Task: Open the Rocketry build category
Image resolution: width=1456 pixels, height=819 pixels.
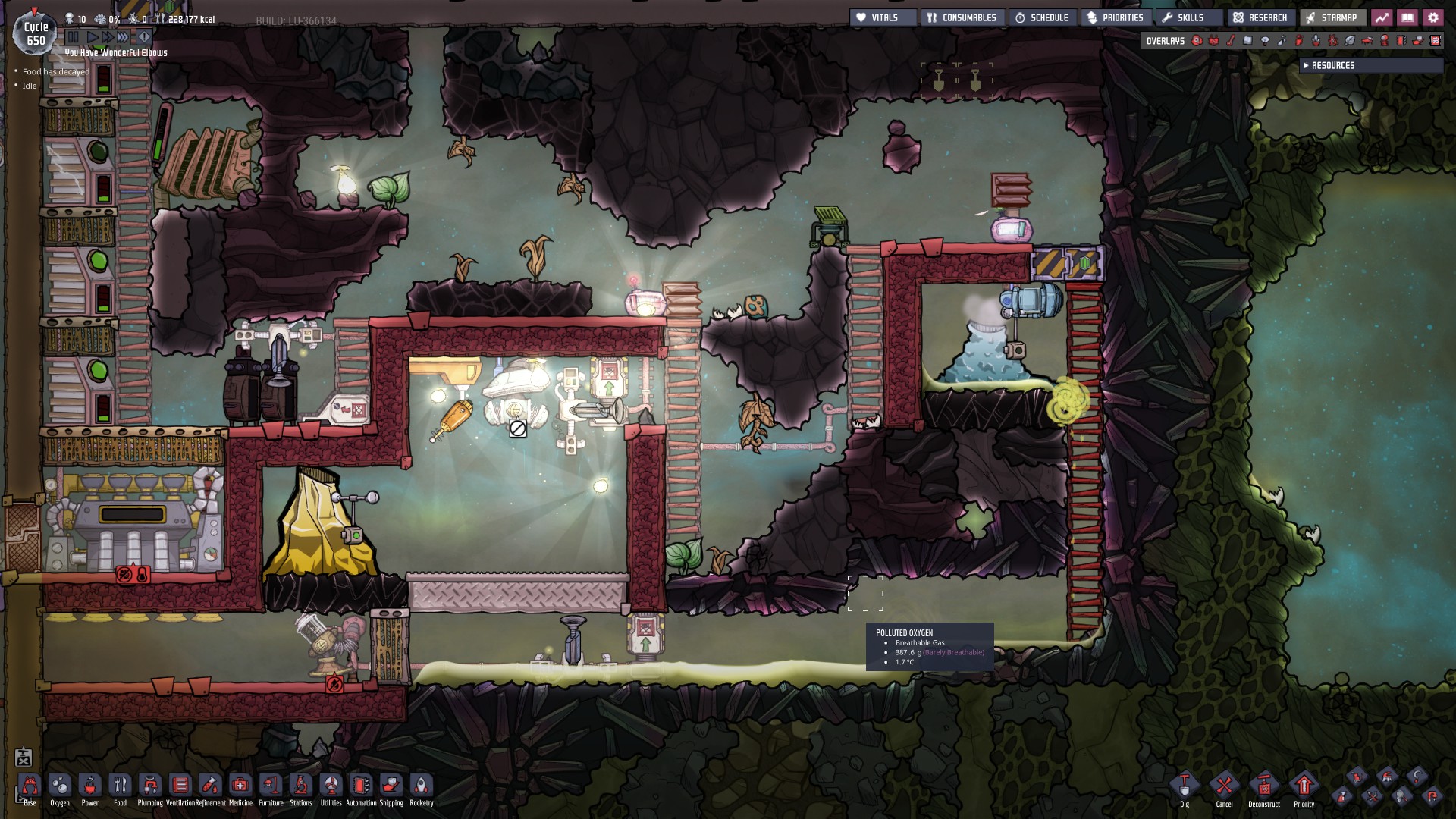Action: (x=422, y=786)
